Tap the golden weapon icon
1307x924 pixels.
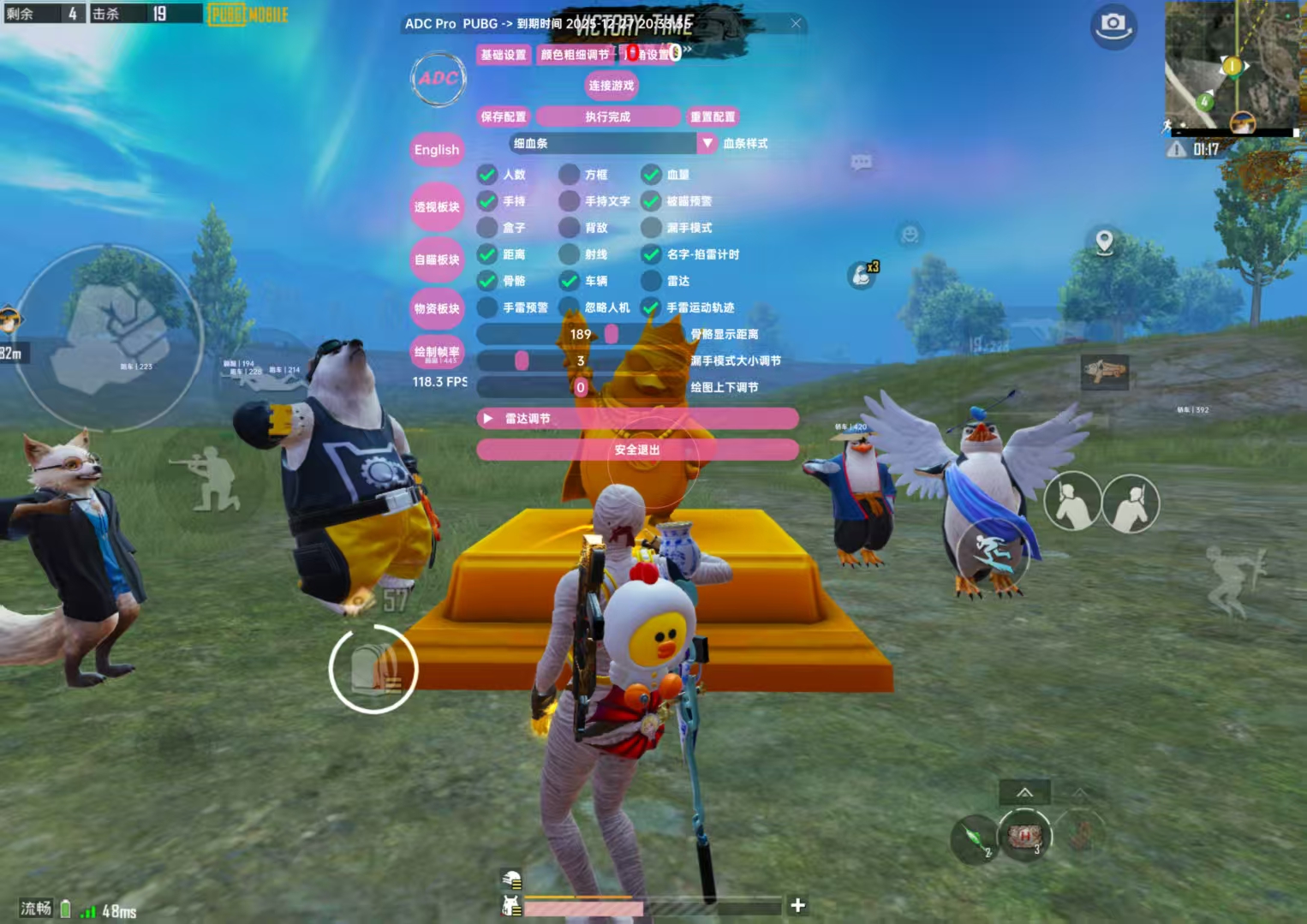(x=1104, y=371)
